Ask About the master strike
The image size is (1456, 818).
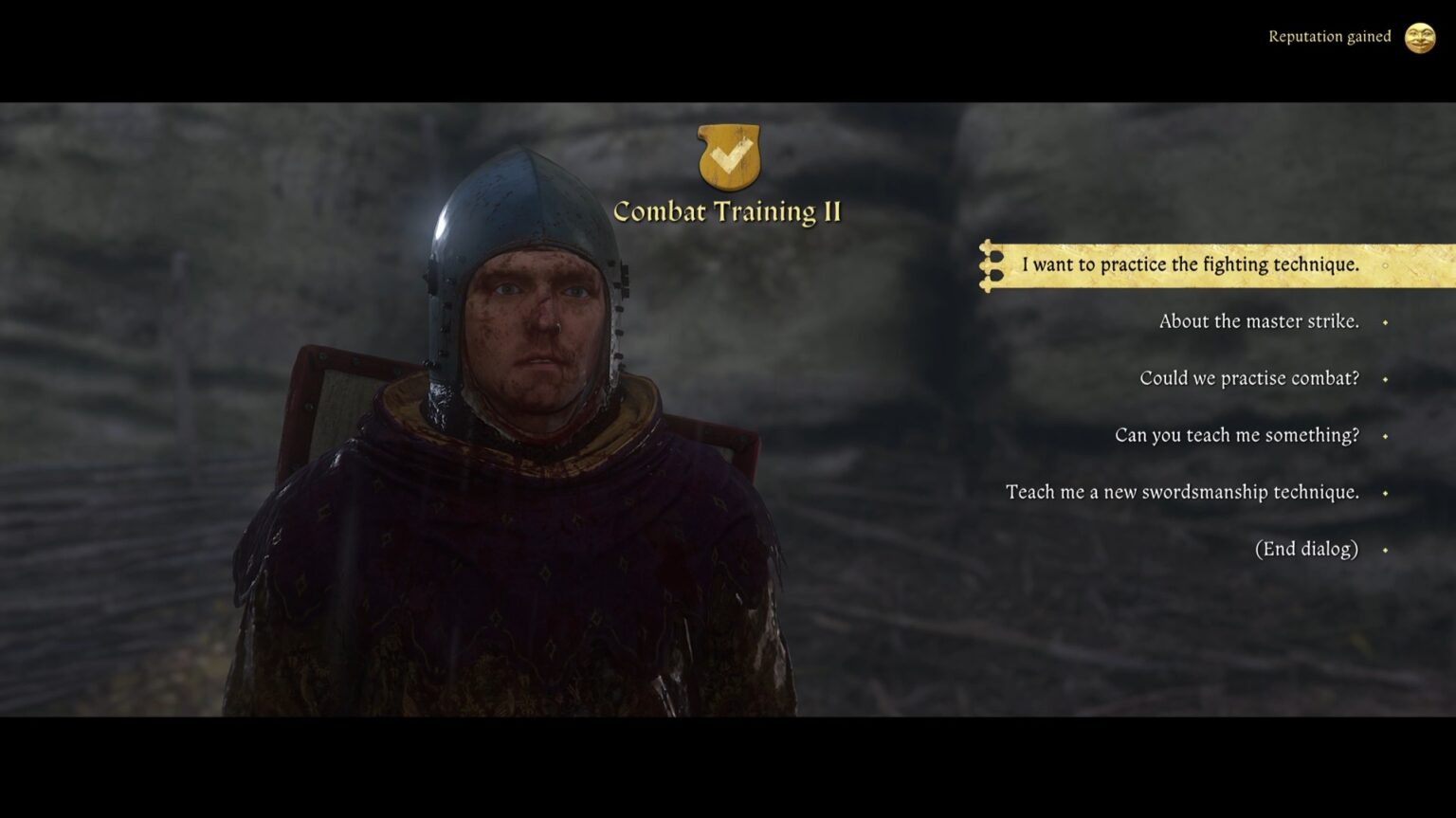pyautogui.click(x=1259, y=321)
